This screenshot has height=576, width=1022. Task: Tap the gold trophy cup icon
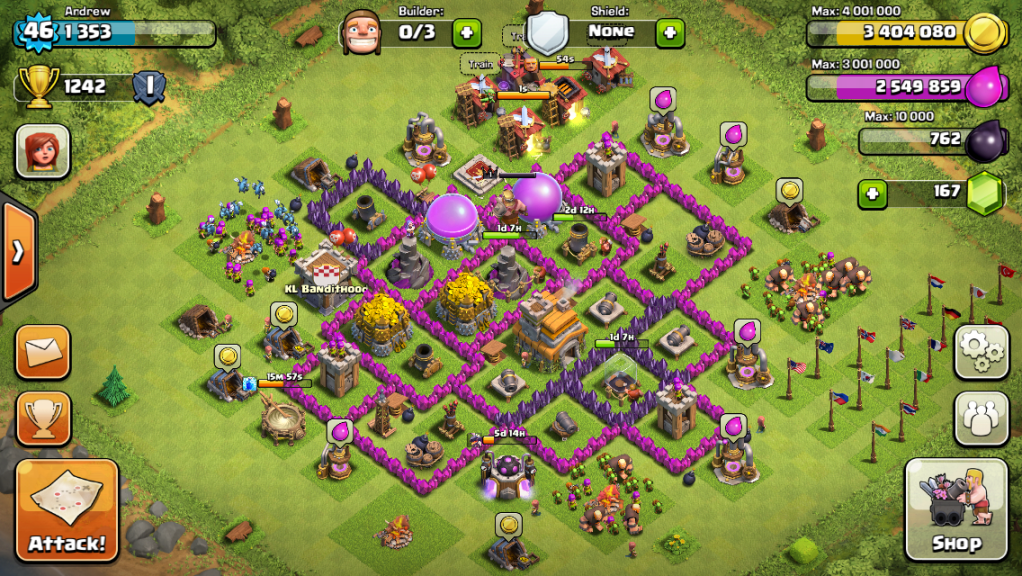38,87
